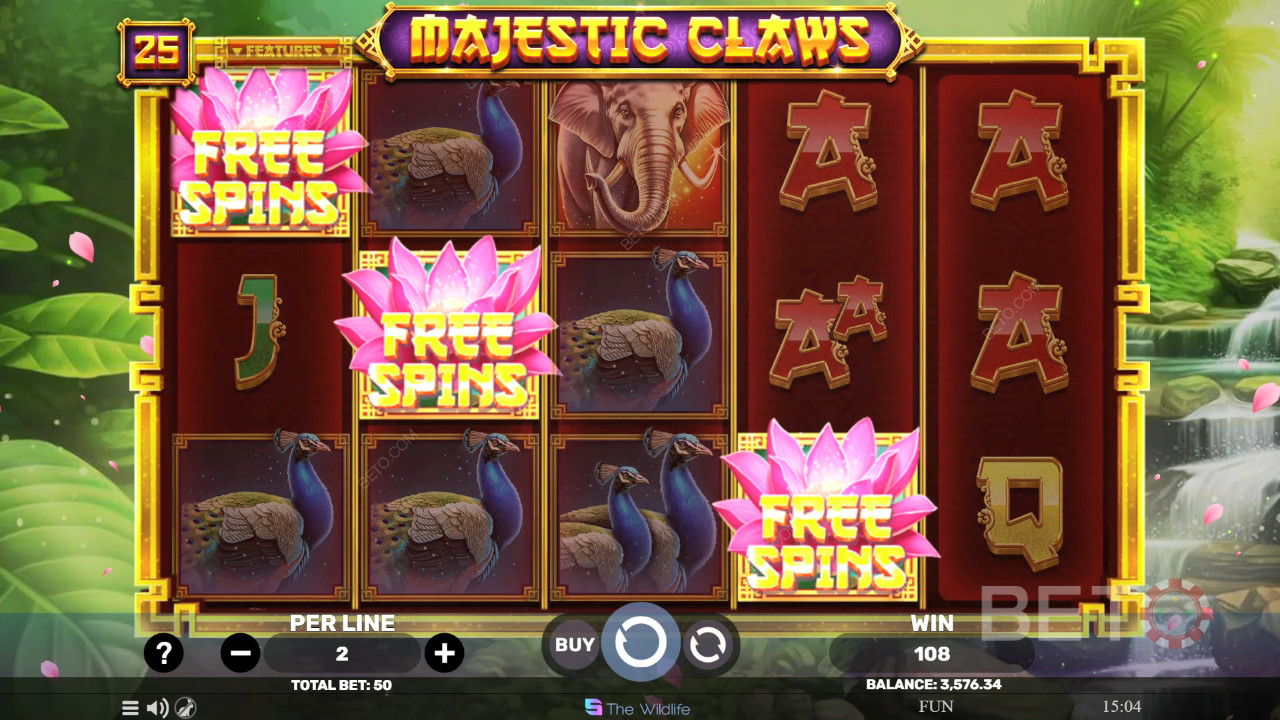Toggle autoplay with the circular arrows button
Image resolution: width=1280 pixels, height=720 pixels.
[708, 646]
